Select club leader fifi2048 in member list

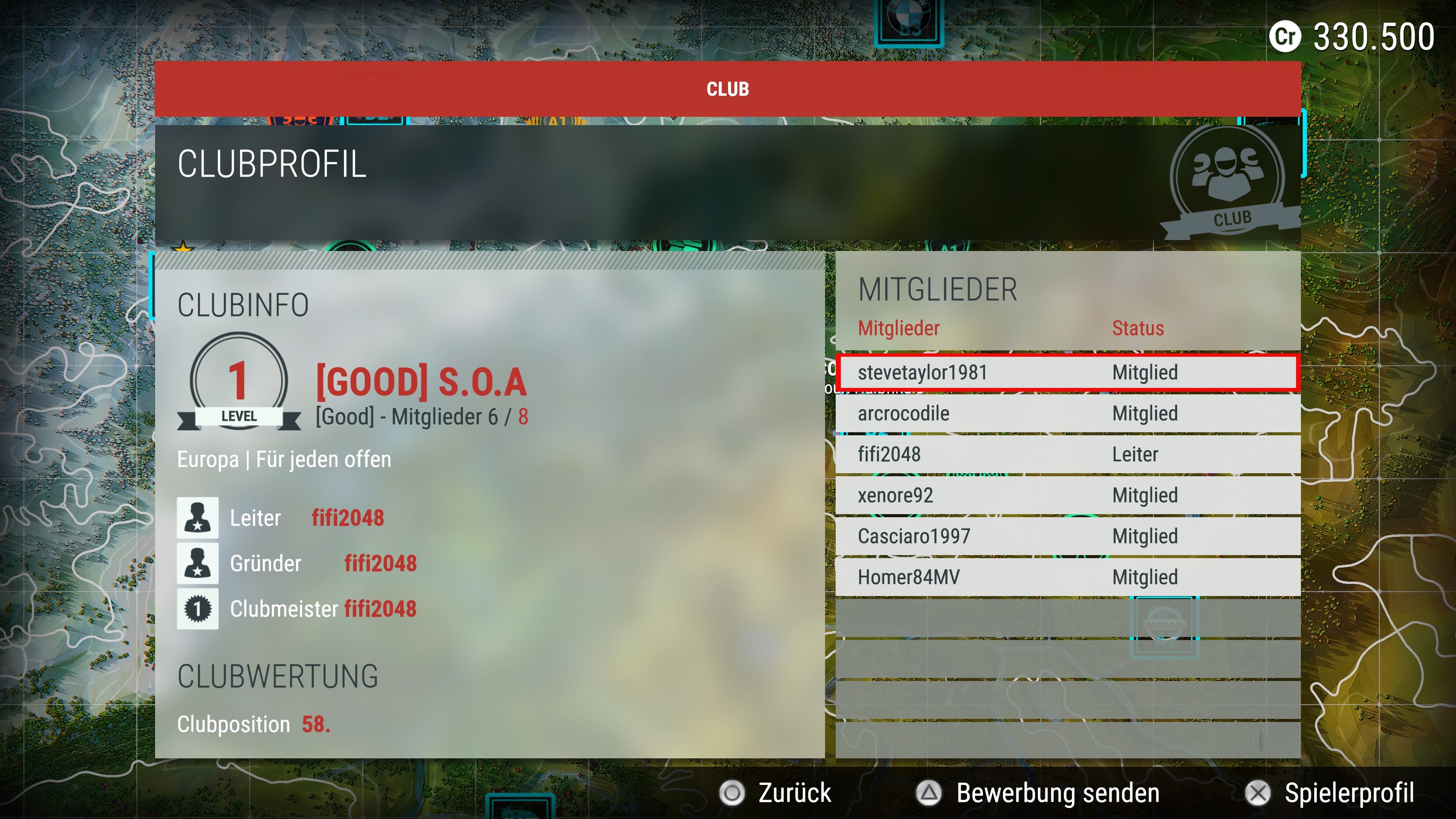(x=1067, y=455)
